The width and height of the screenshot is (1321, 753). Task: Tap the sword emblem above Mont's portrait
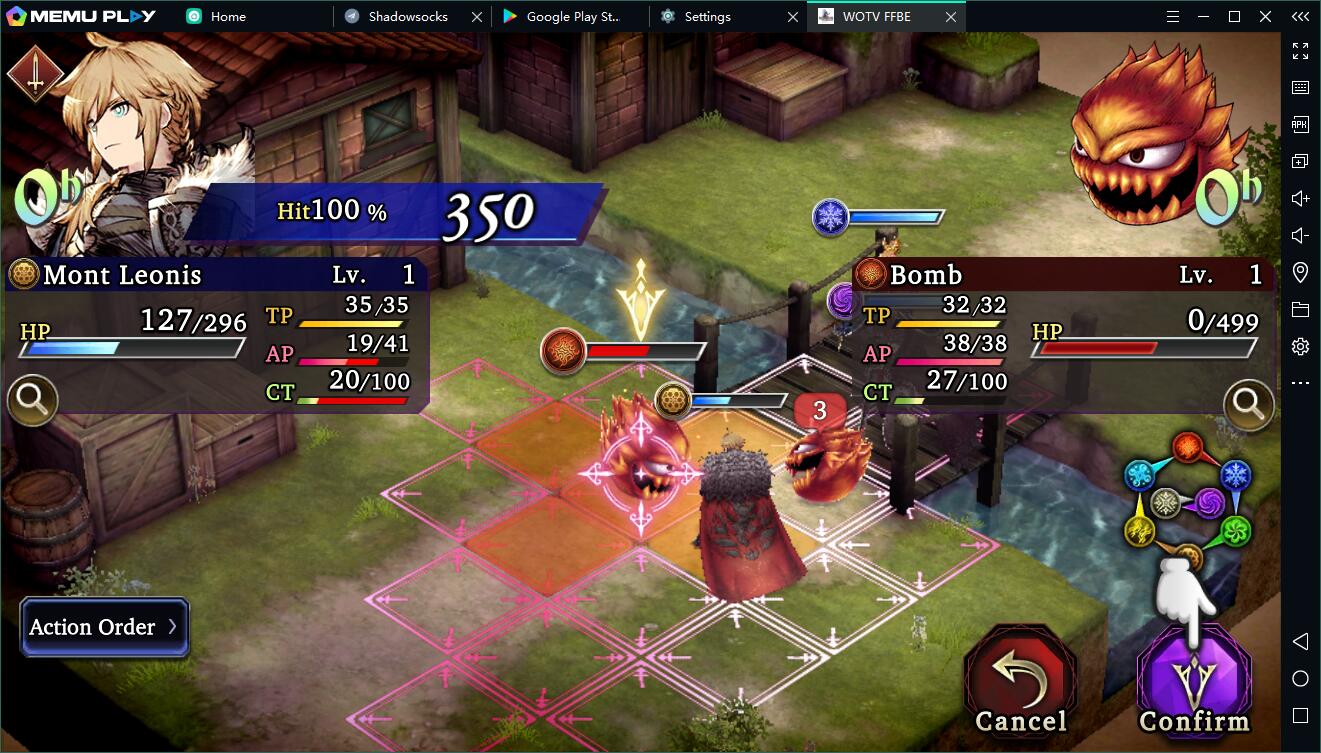coord(35,75)
